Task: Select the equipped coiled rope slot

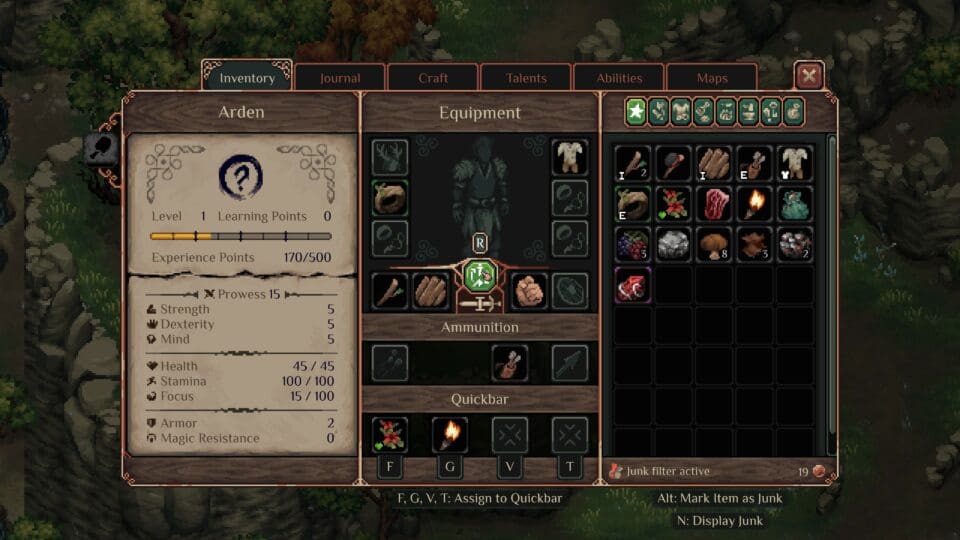Action: [x=389, y=197]
